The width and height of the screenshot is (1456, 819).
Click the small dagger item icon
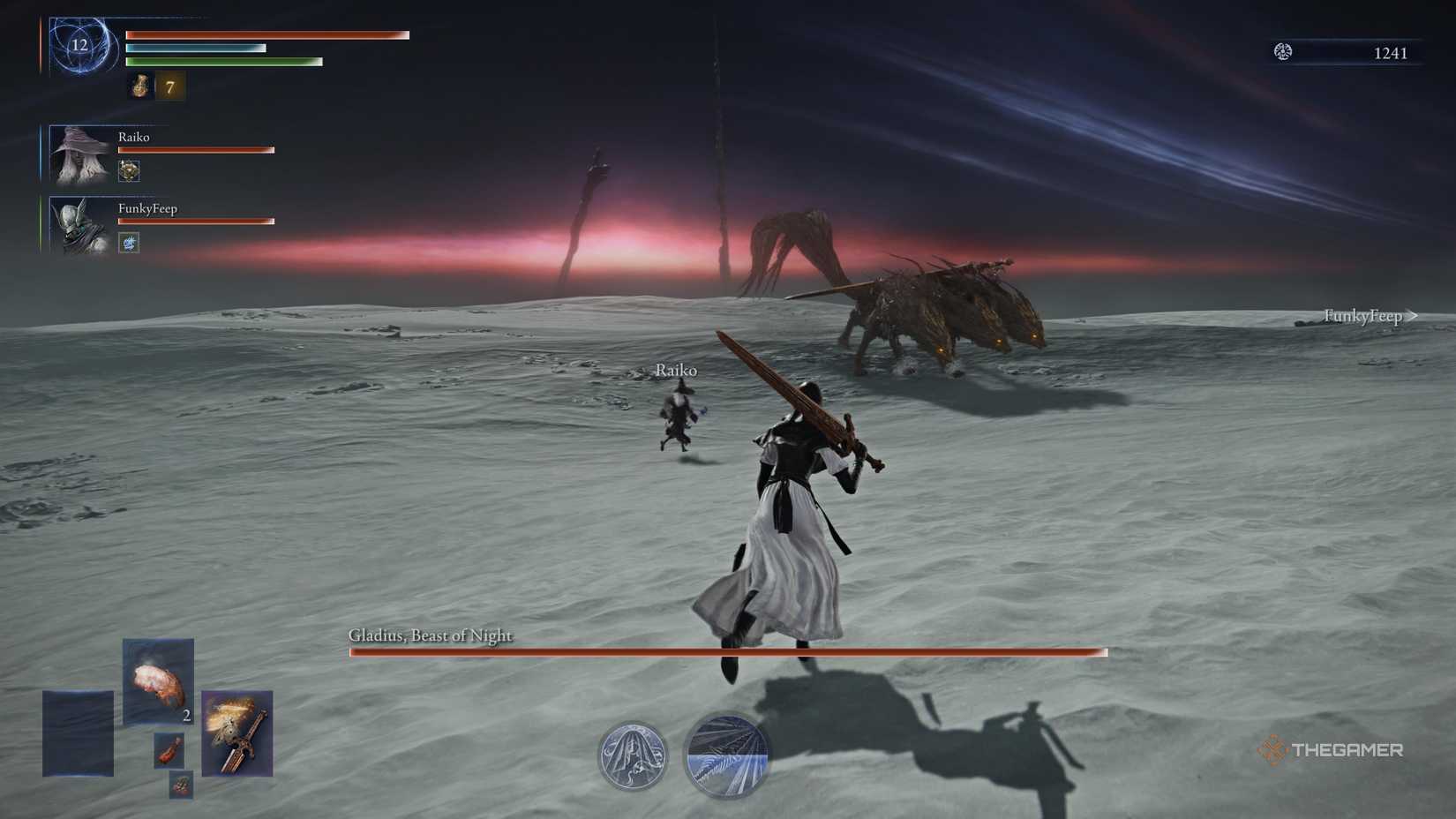pos(168,752)
